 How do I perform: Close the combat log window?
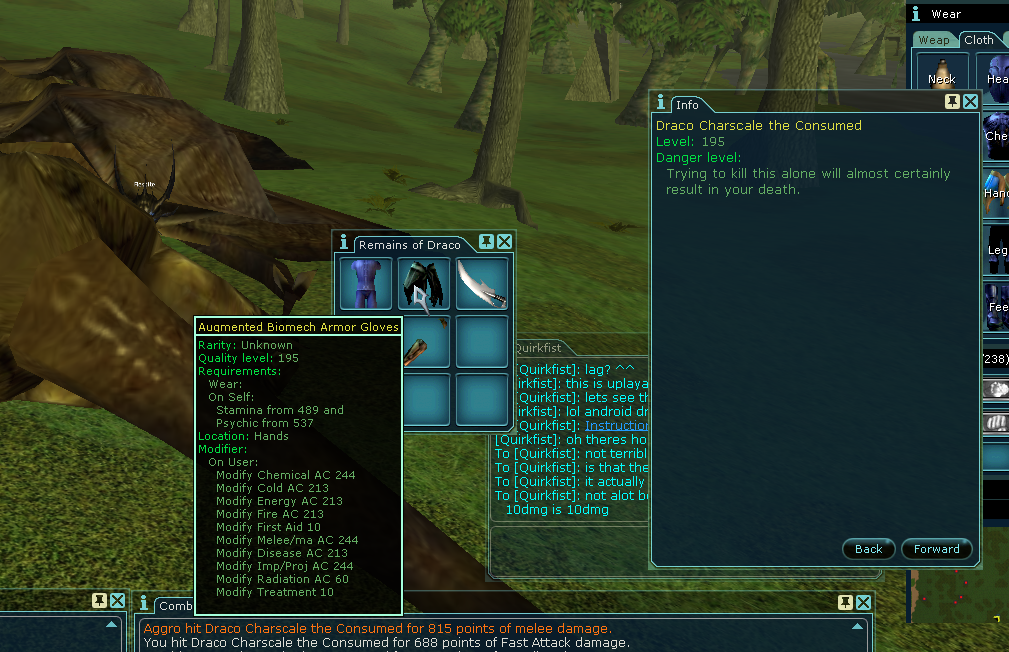pyautogui.click(x=863, y=602)
